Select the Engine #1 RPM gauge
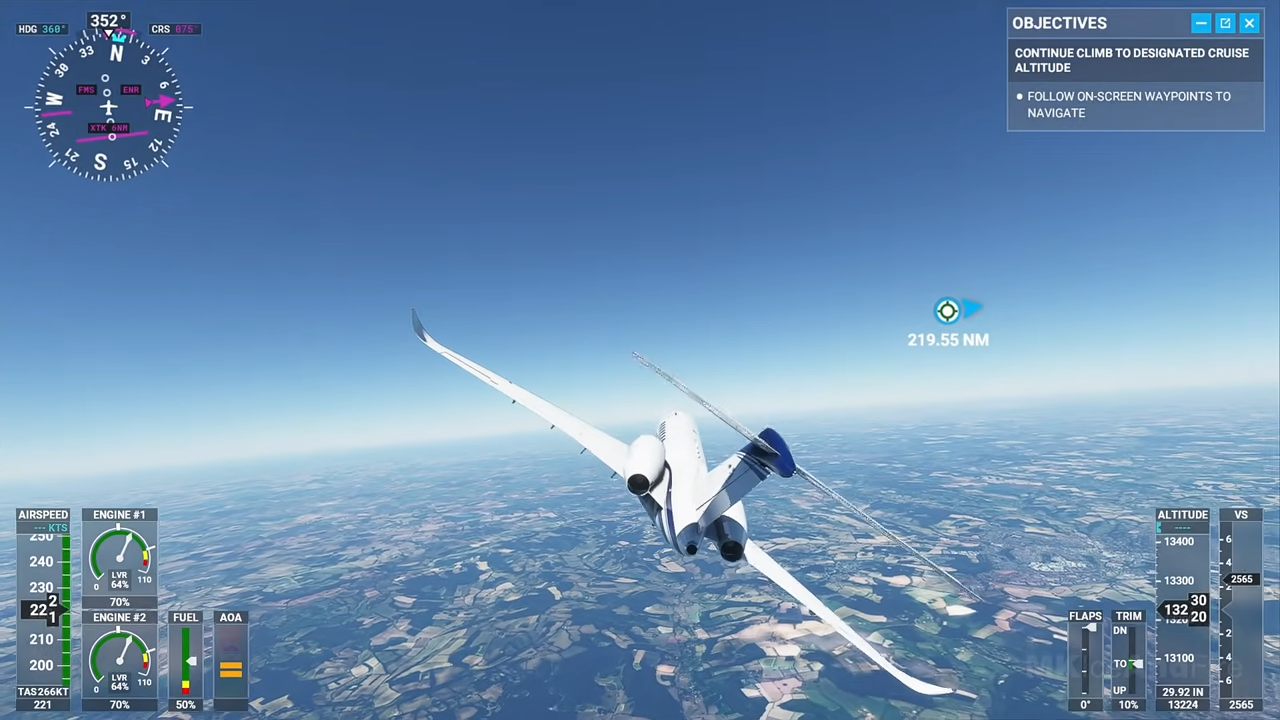The width and height of the screenshot is (1280, 720). click(x=119, y=557)
